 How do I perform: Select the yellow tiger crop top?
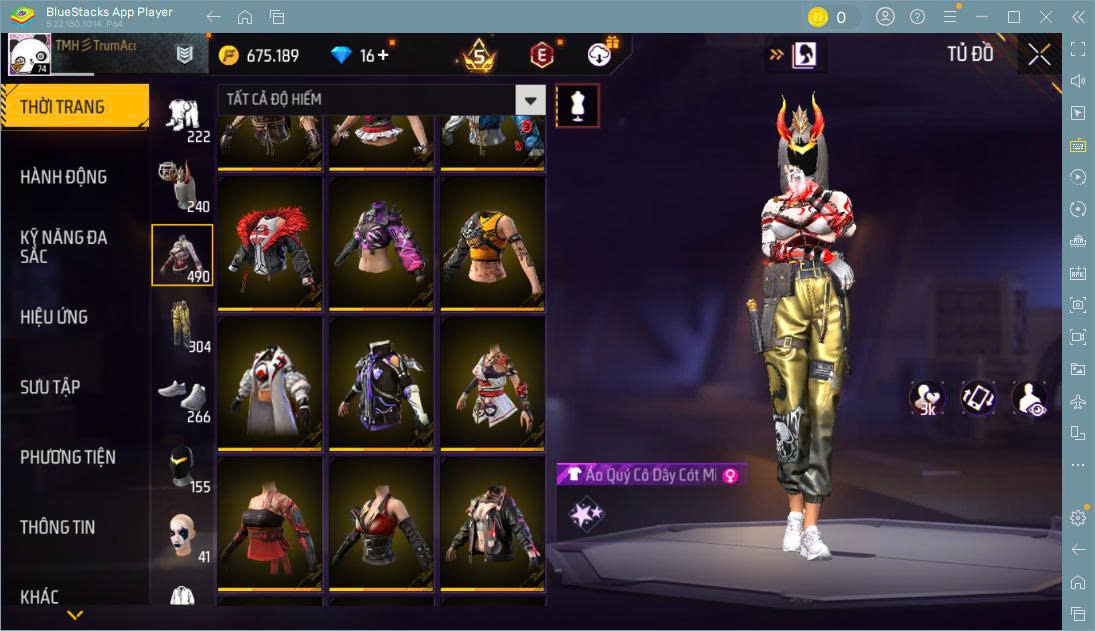492,243
